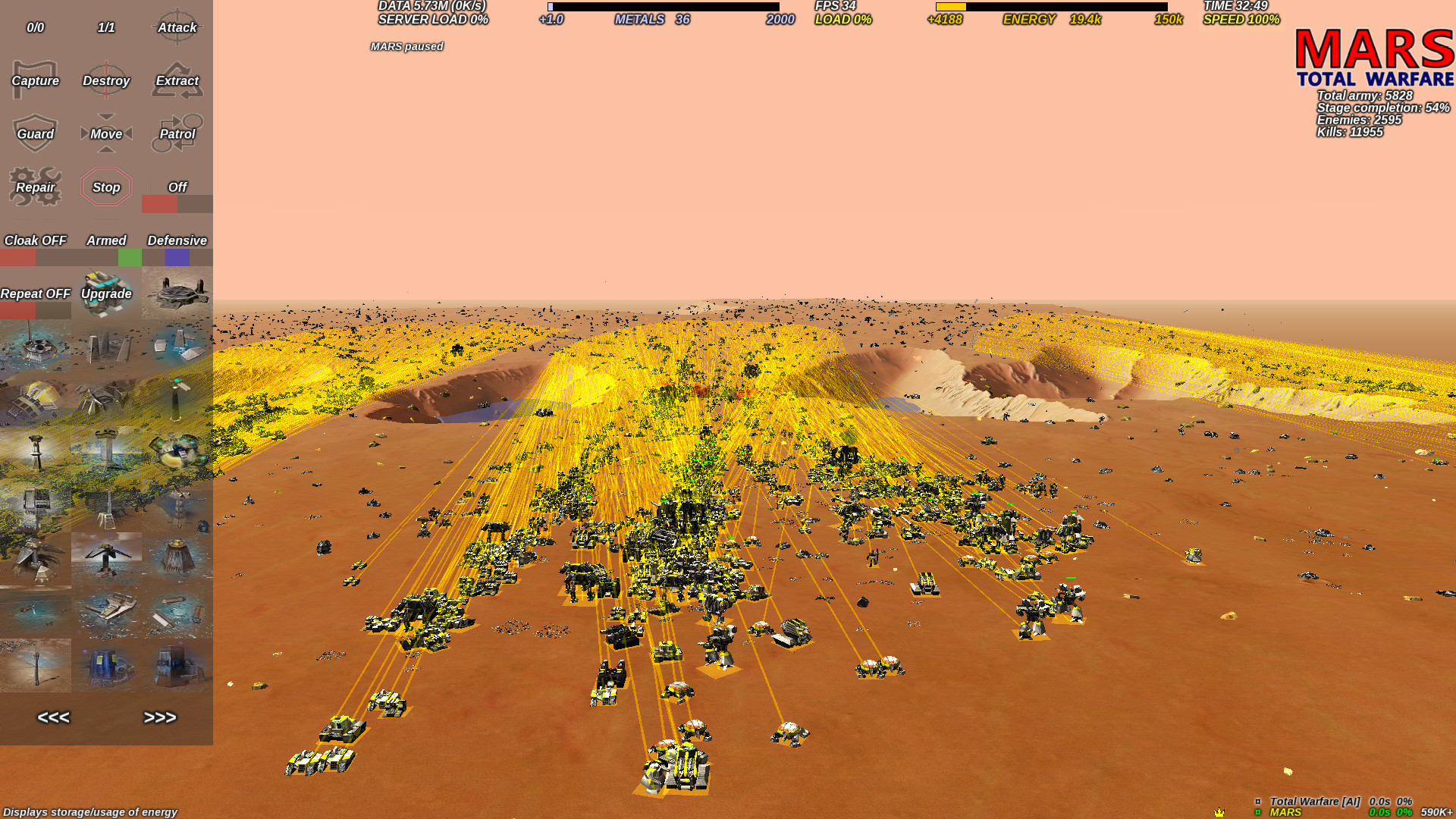Activate the Destroy crosshair command

[106, 80]
